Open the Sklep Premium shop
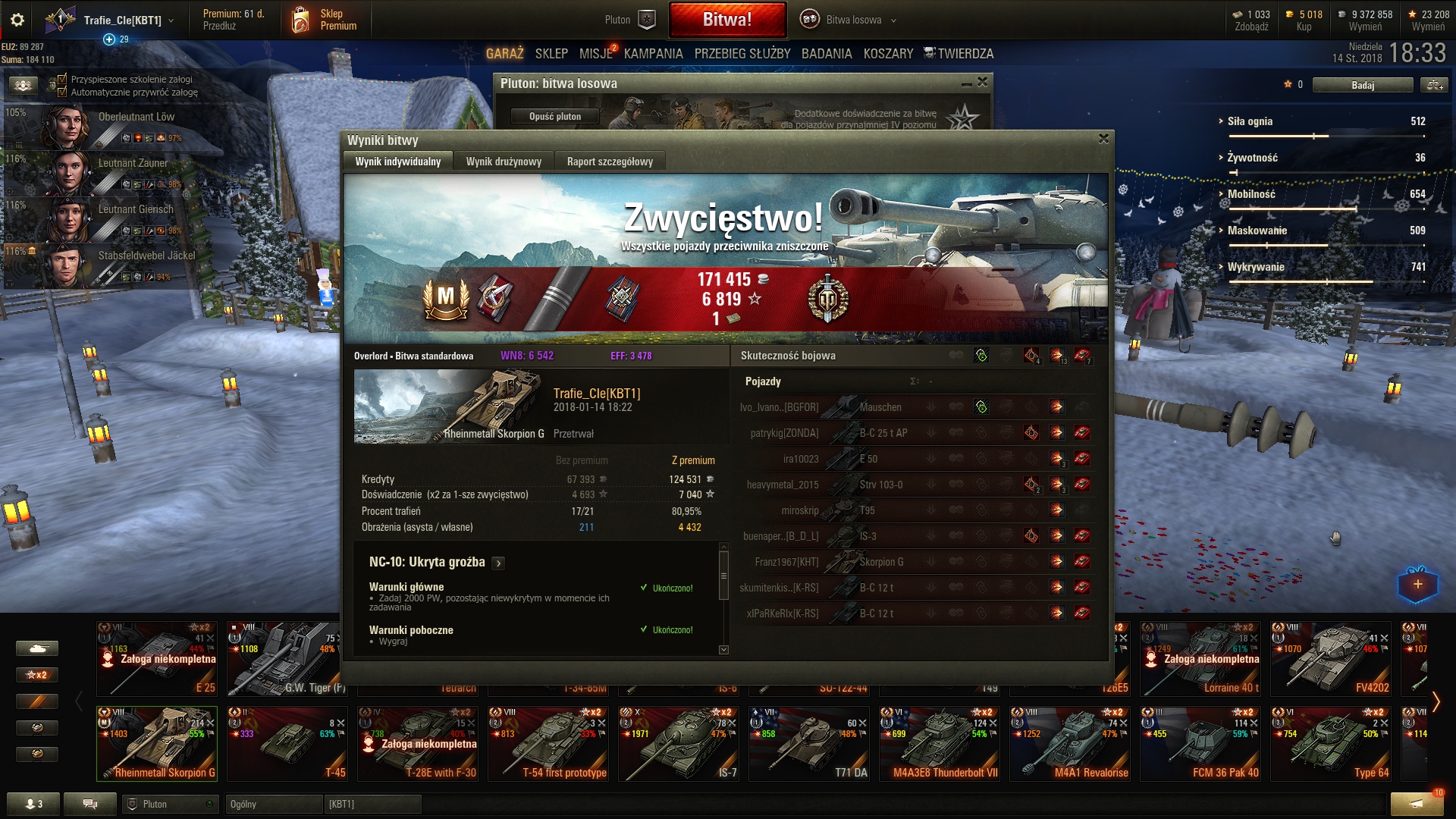The height and width of the screenshot is (819, 1456). tap(324, 20)
